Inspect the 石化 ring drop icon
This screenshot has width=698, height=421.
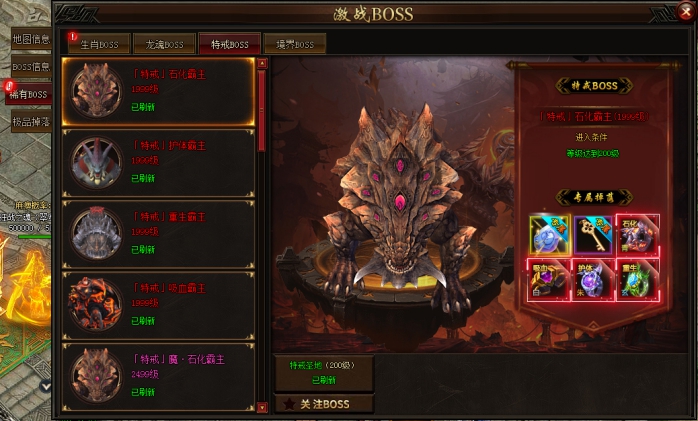coord(642,234)
